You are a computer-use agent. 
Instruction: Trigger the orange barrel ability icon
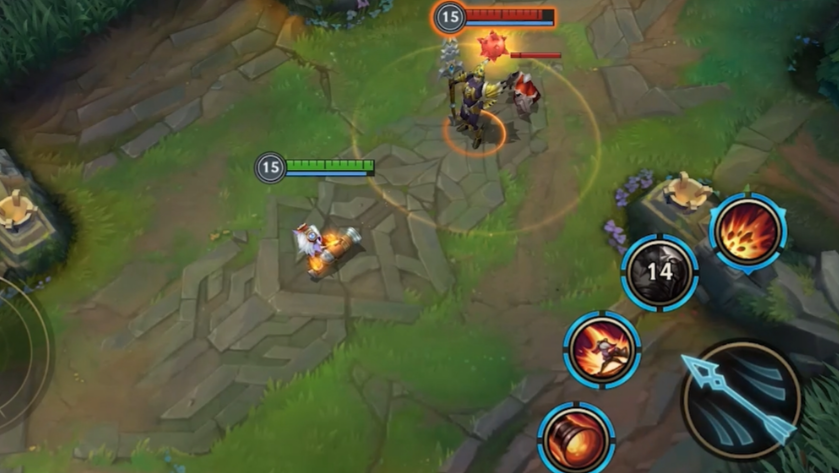click(576, 439)
